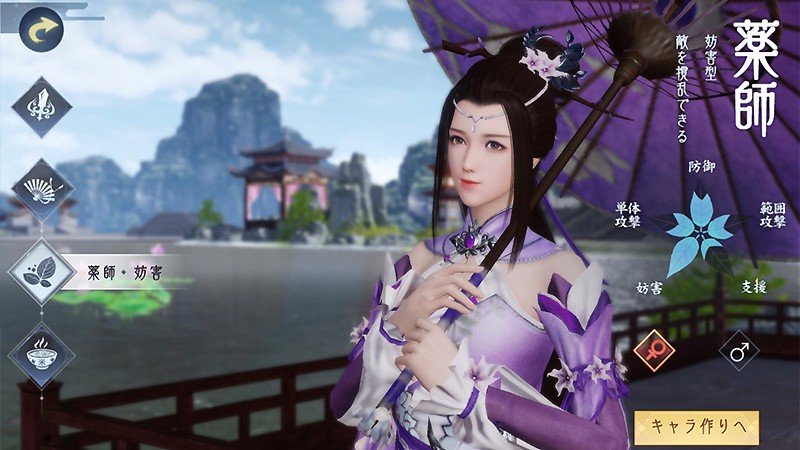Pick the steaming bowl class icon
Image resolution: width=800 pixels, height=450 pixels.
click(x=42, y=354)
